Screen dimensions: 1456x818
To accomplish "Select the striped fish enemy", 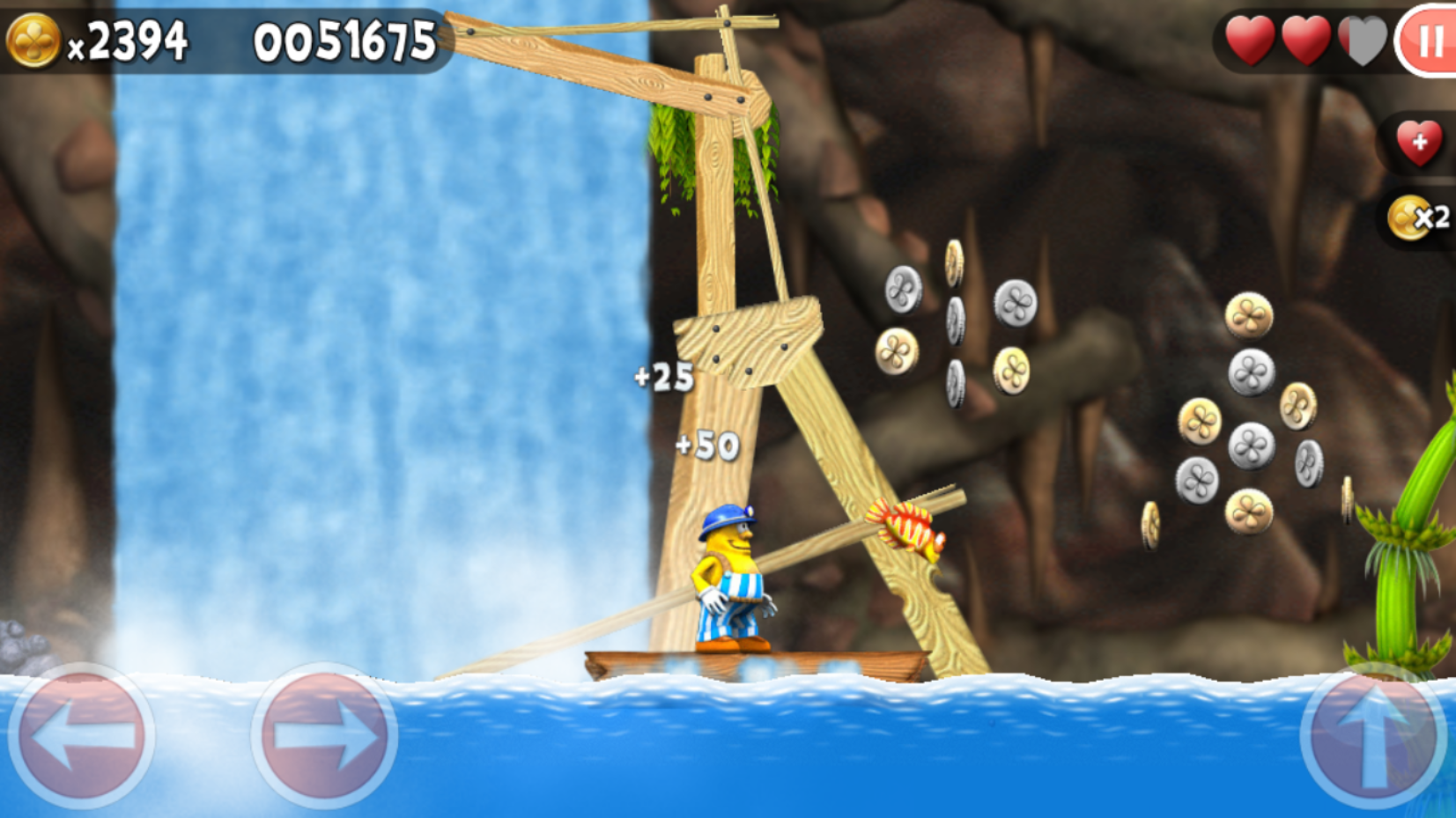I will [907, 528].
